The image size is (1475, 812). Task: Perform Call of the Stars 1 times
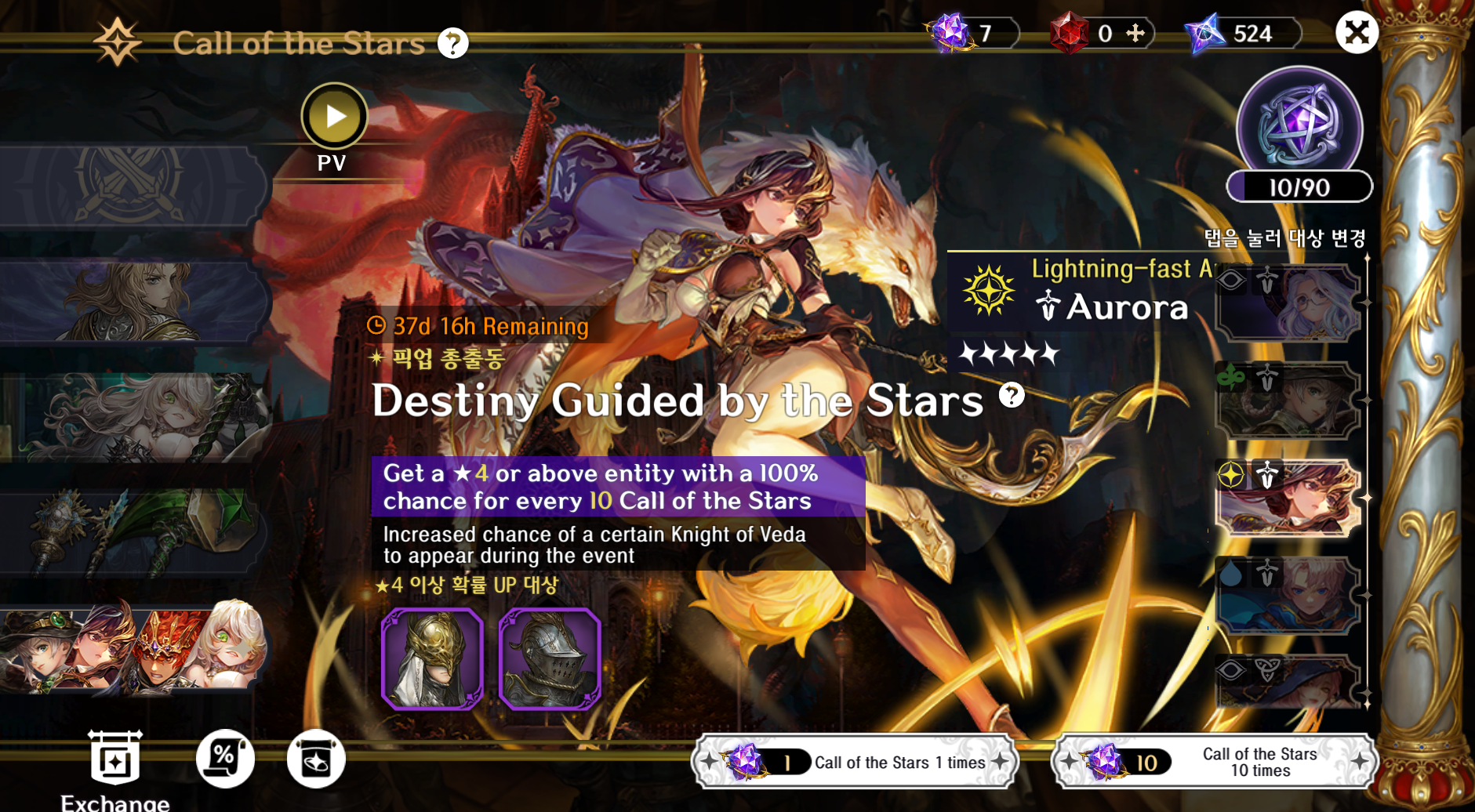pos(856,762)
